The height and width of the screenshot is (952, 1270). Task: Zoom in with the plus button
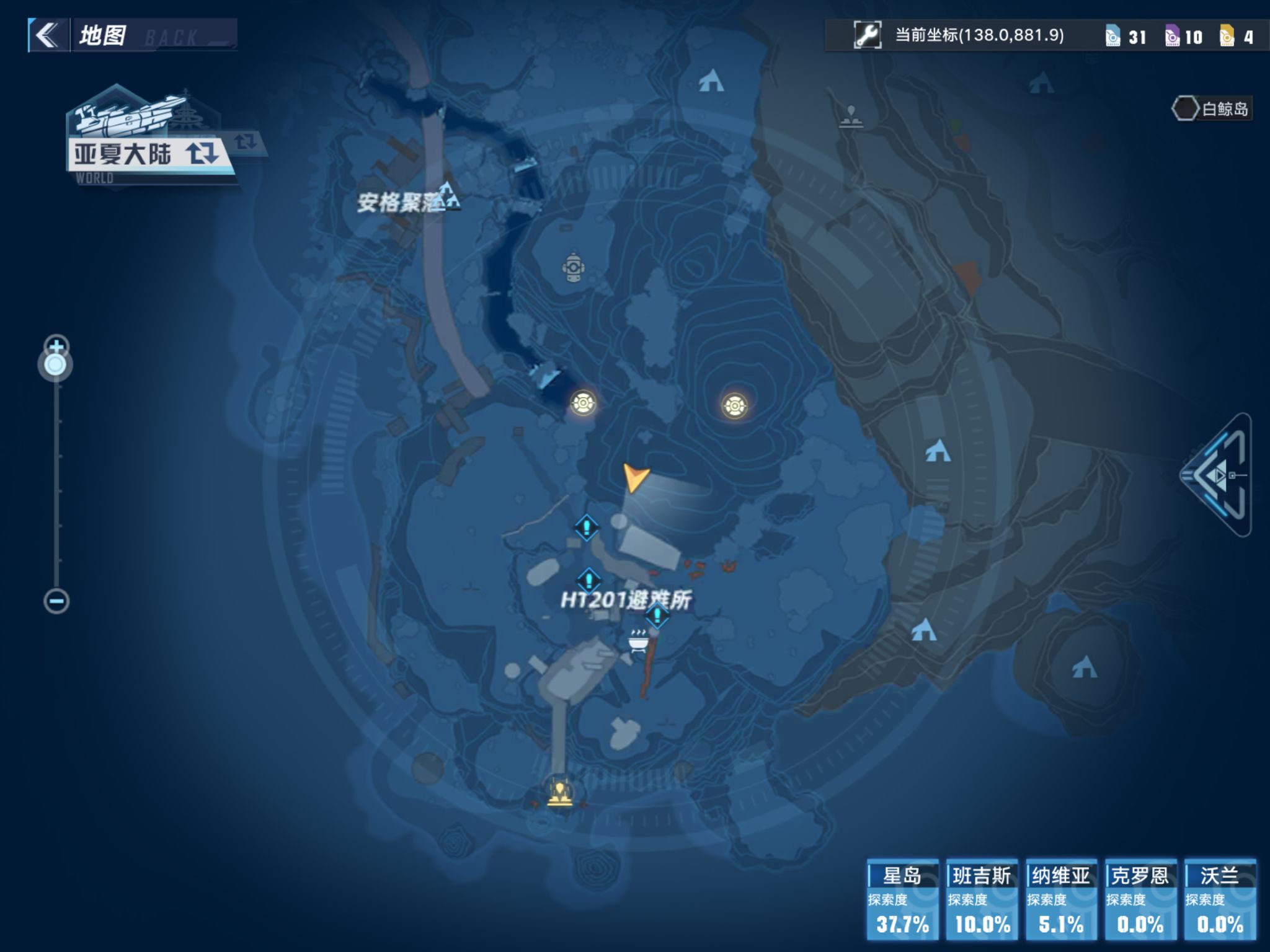point(56,345)
